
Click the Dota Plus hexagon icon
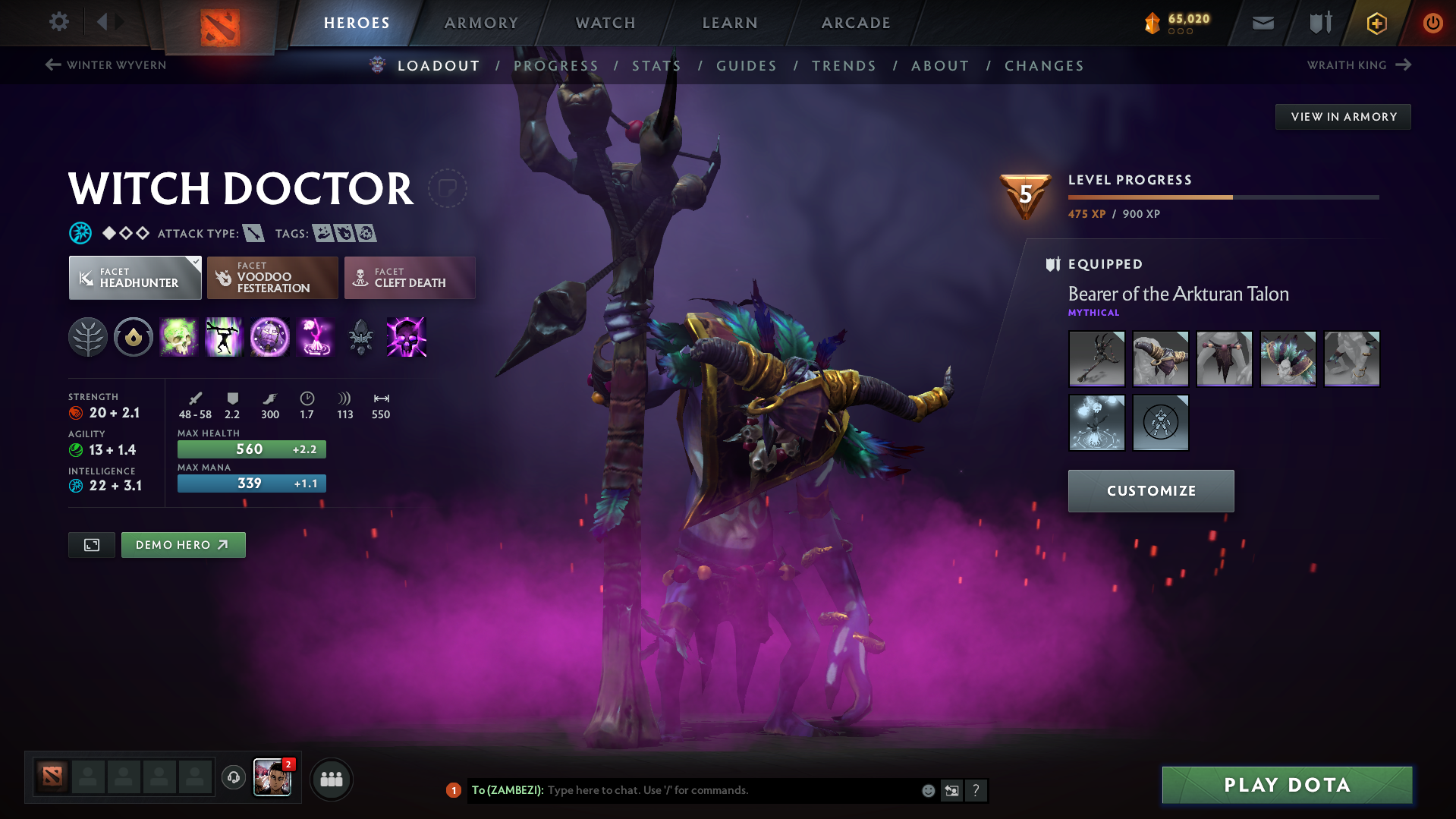click(1376, 23)
